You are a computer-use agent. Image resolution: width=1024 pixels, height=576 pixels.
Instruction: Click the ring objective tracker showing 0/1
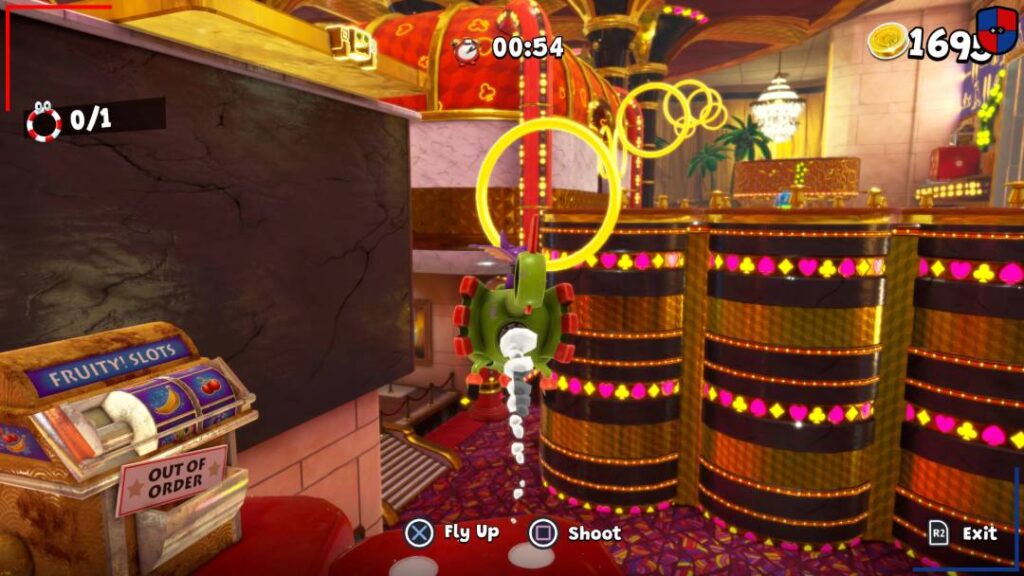click(72, 120)
